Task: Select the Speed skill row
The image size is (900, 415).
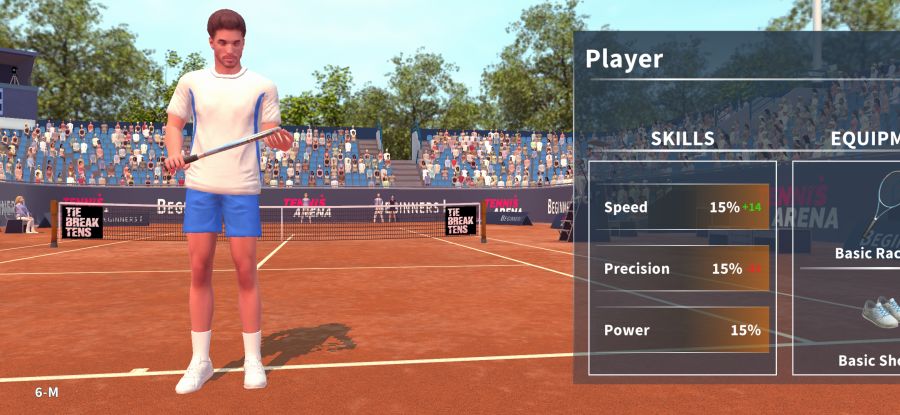Action: pos(683,207)
